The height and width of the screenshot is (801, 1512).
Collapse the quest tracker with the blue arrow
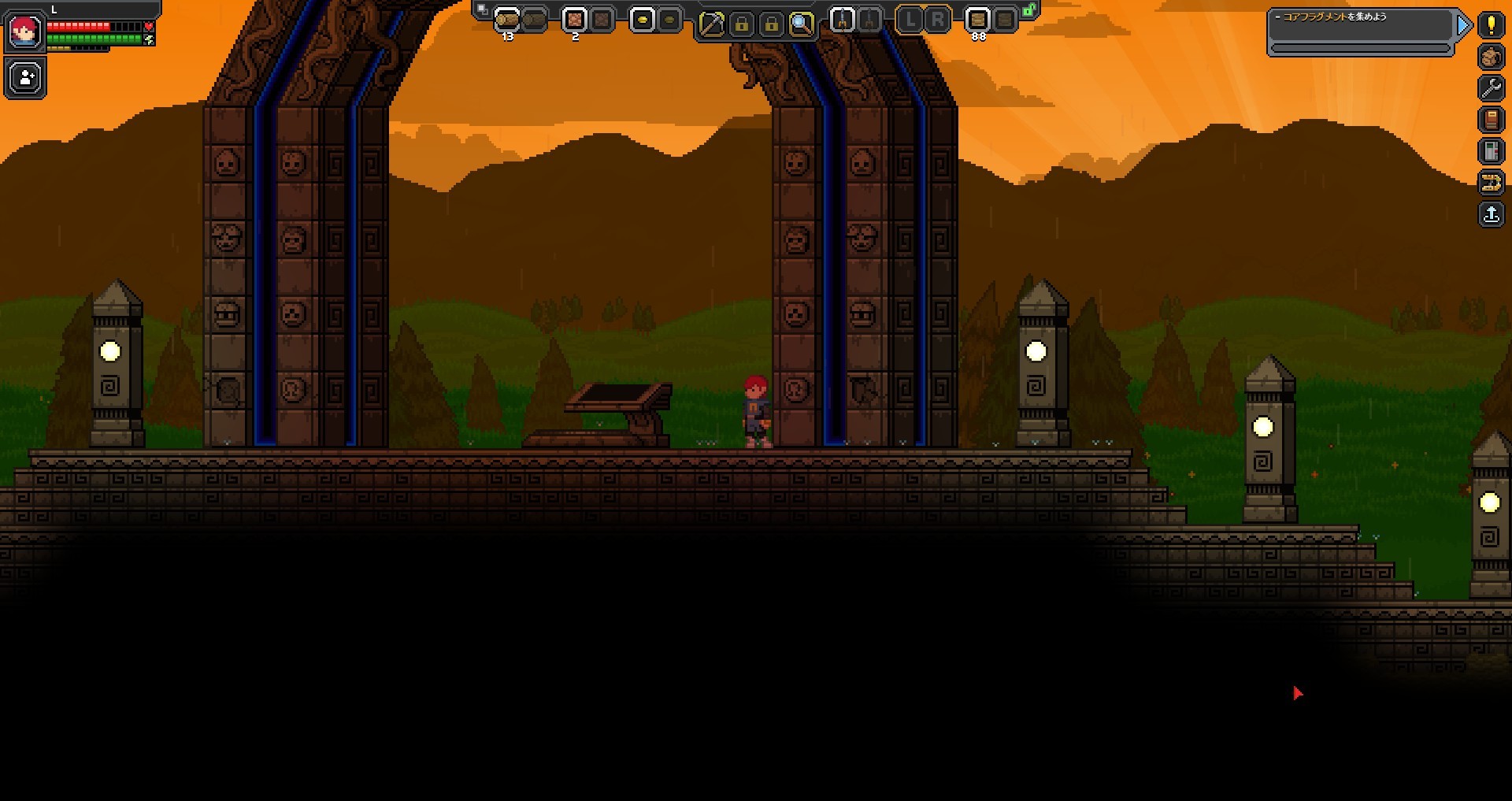coord(1463,25)
